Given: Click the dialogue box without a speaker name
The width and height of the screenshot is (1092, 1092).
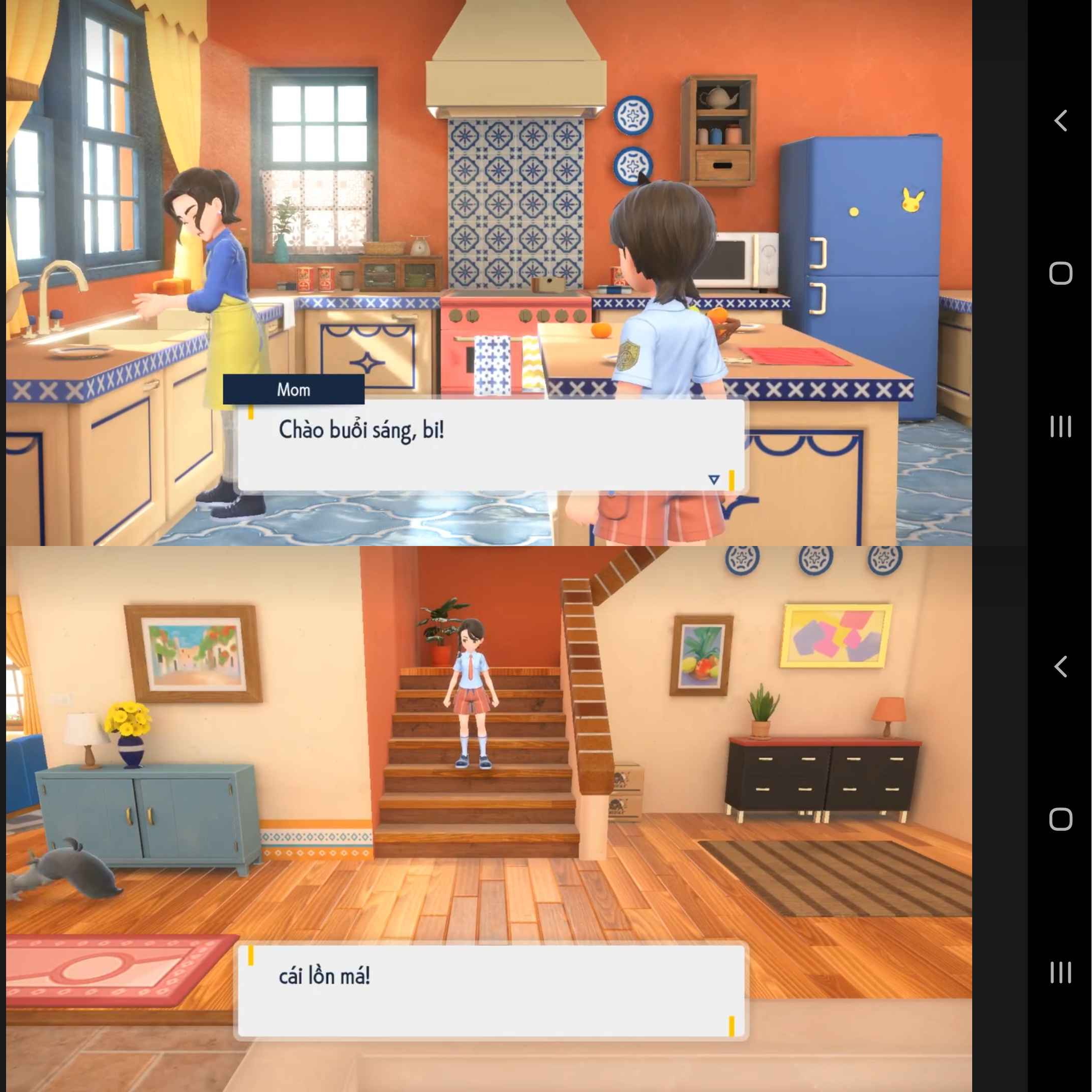Looking at the screenshot, I should (490, 991).
